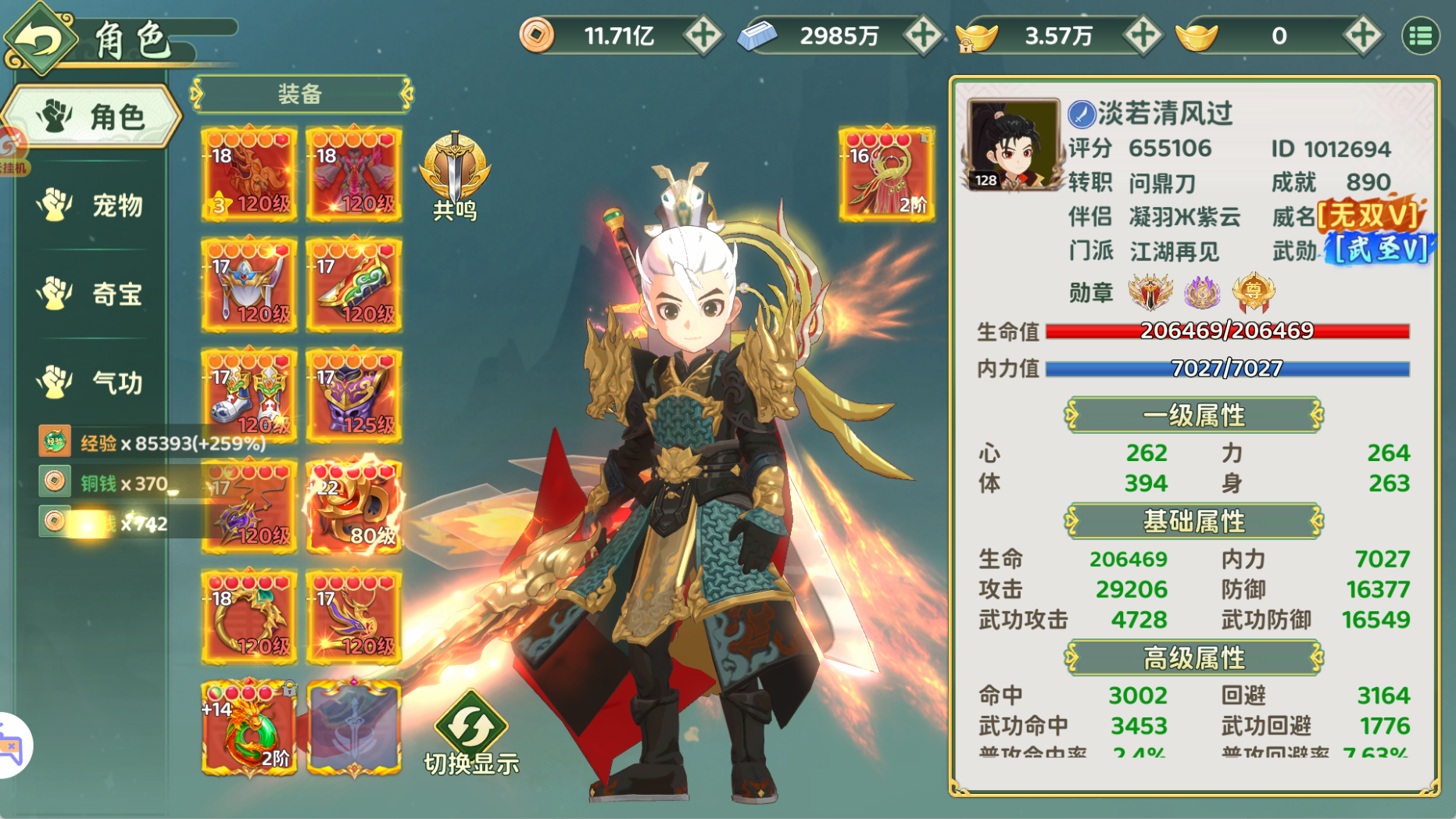Go back using the return arrow button

[x=41, y=38]
